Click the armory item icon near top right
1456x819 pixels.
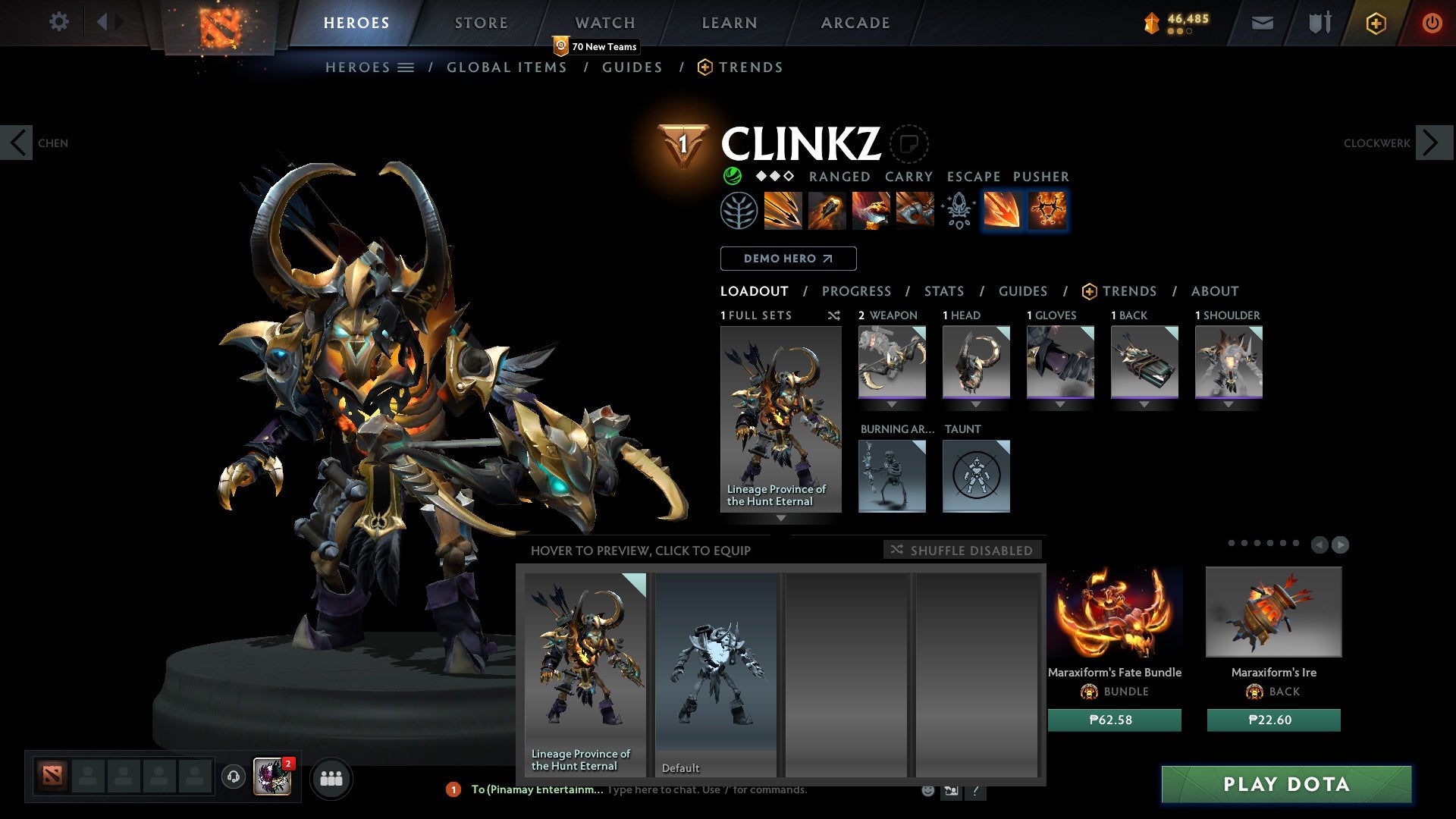coord(1318,23)
